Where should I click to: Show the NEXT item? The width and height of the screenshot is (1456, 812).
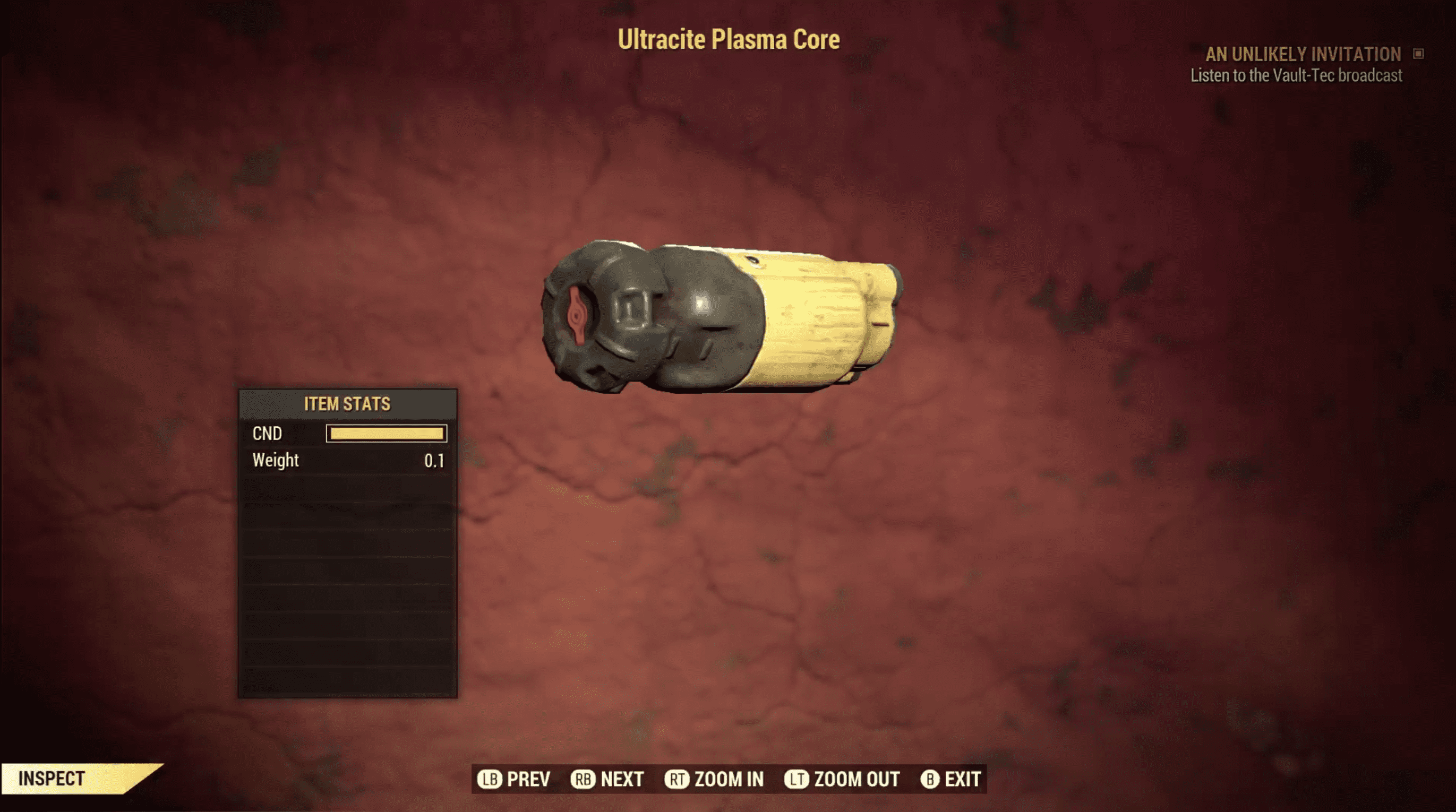coord(607,779)
